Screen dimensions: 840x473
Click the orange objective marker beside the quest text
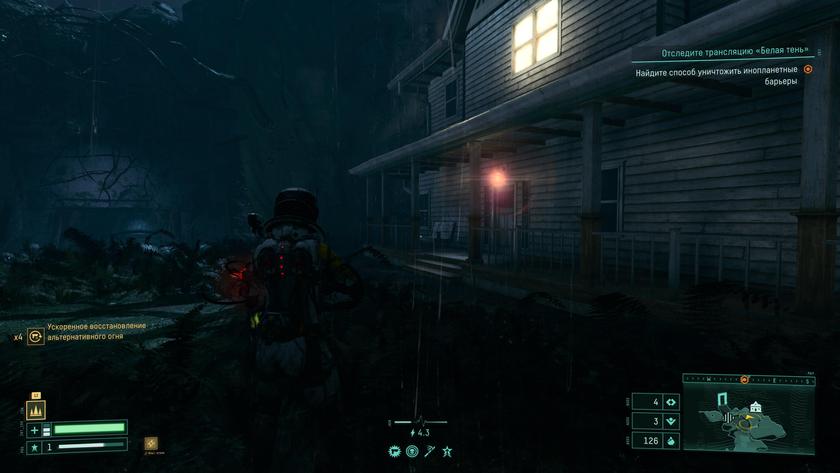point(808,70)
